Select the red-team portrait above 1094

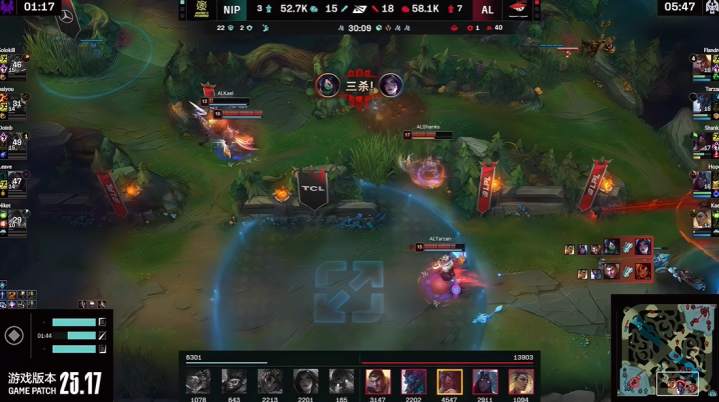click(520, 381)
